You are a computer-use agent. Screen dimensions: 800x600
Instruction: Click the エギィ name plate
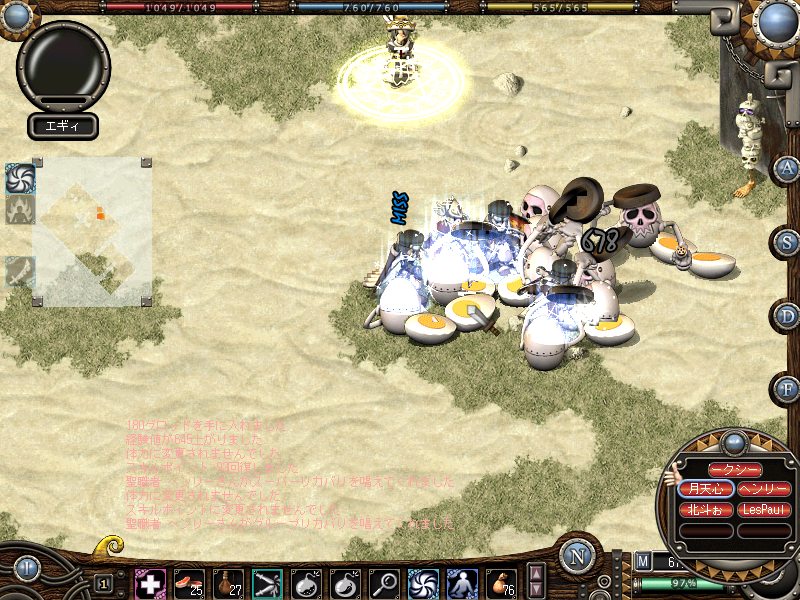coord(62,126)
